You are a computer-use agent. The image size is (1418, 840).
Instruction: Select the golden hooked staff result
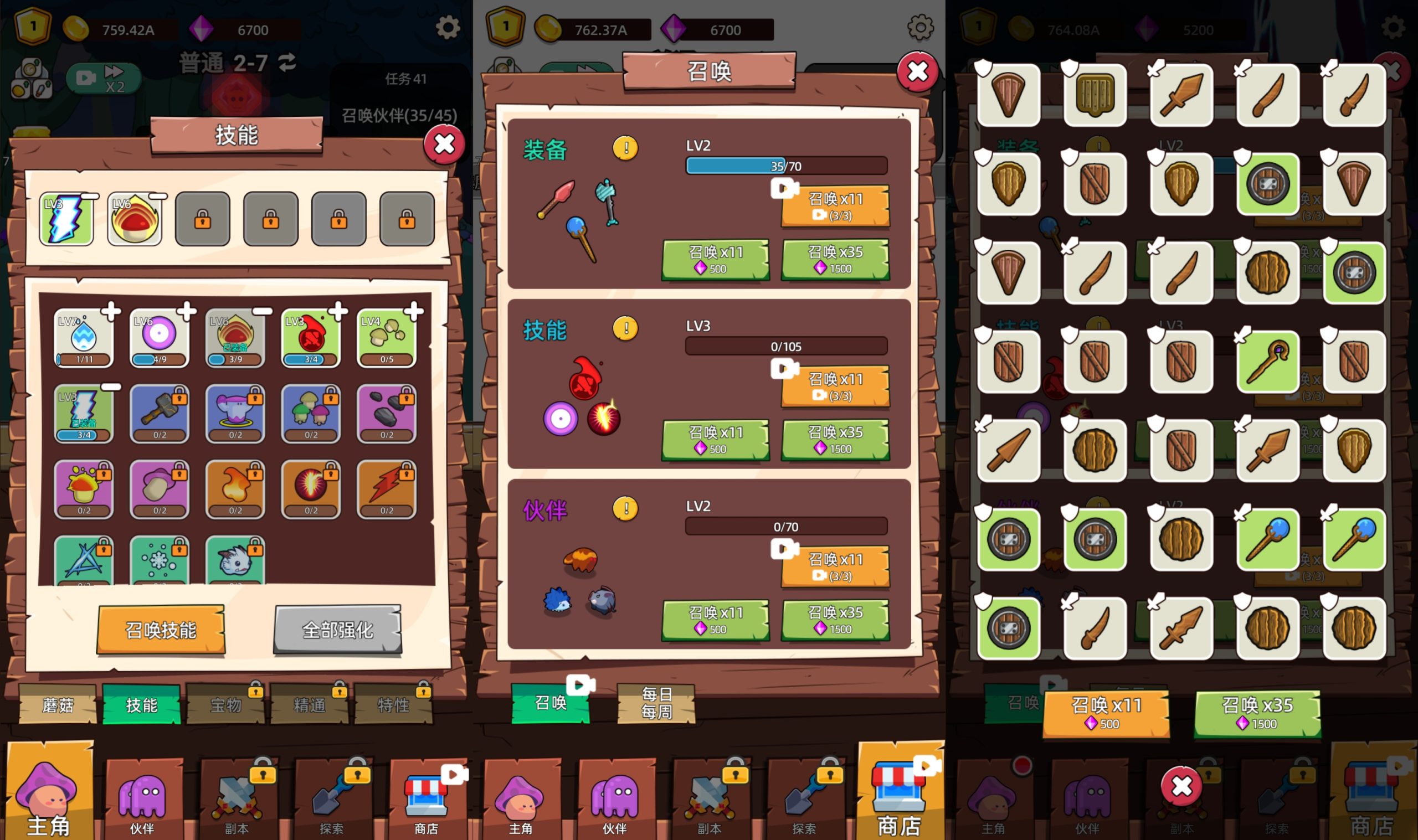[x=1267, y=362]
